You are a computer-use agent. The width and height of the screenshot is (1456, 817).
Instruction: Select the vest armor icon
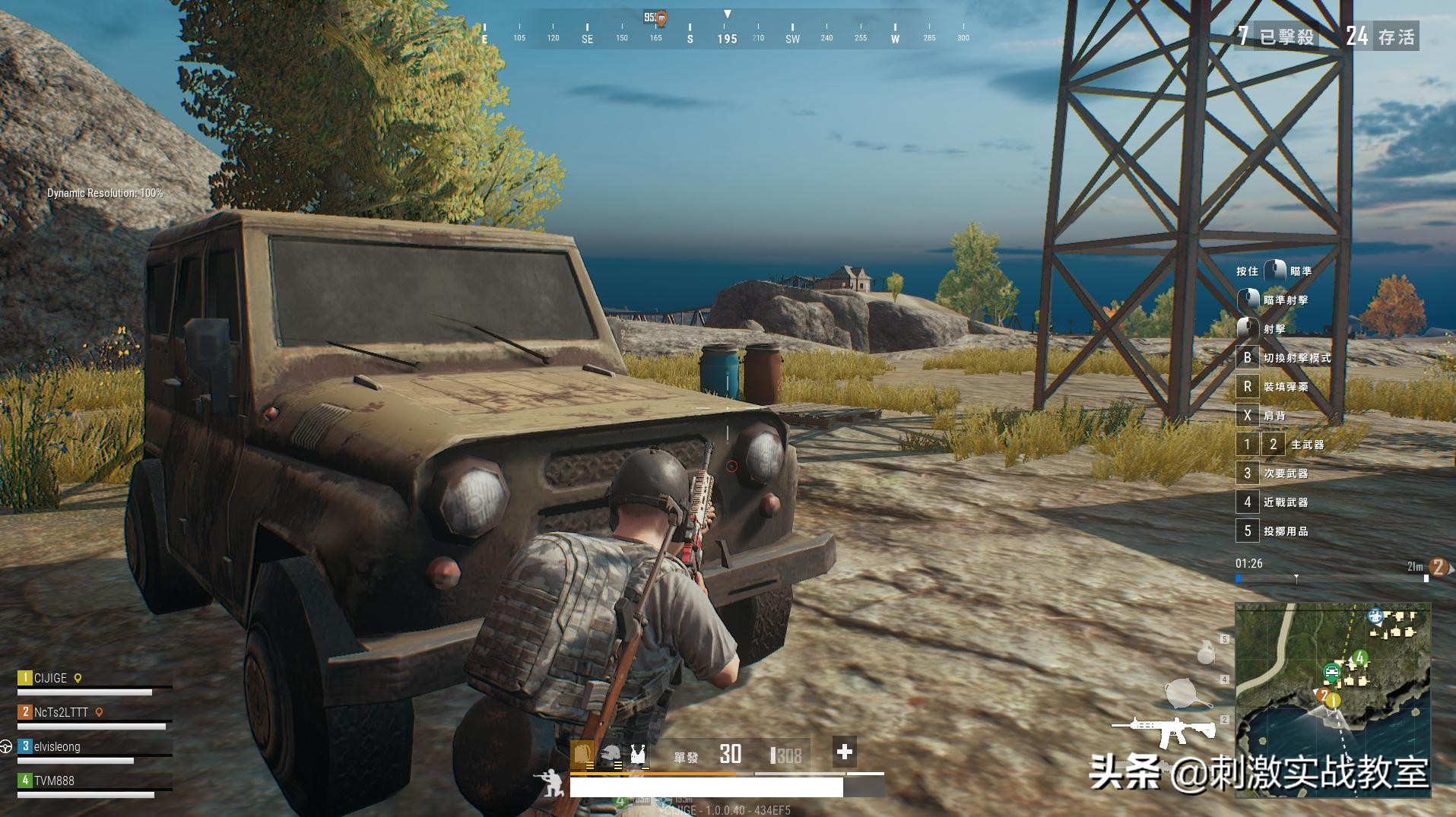pos(637,754)
